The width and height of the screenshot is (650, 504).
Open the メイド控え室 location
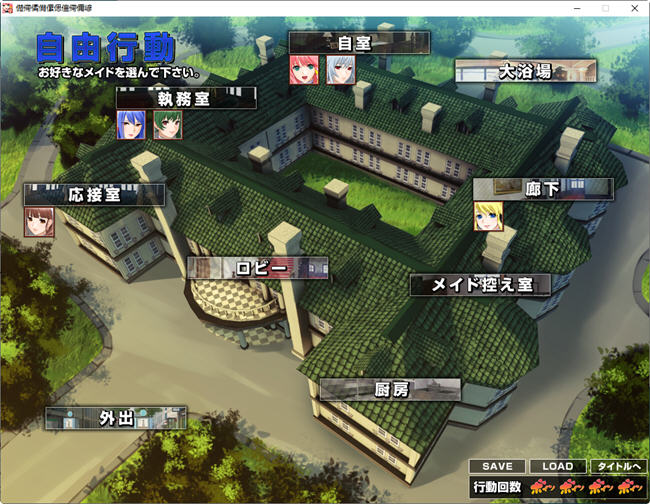click(x=480, y=284)
